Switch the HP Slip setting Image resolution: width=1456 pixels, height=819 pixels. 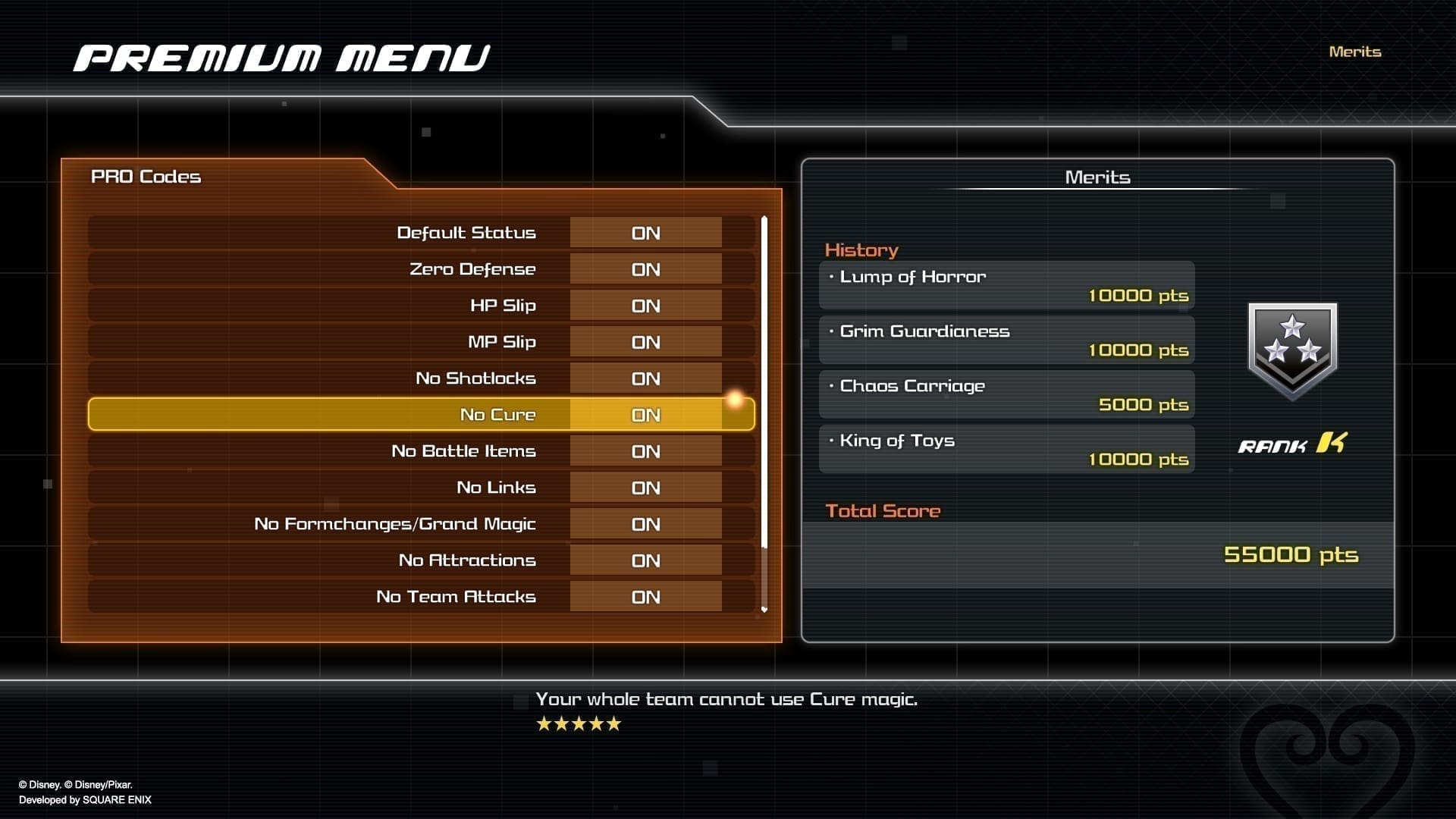click(645, 306)
